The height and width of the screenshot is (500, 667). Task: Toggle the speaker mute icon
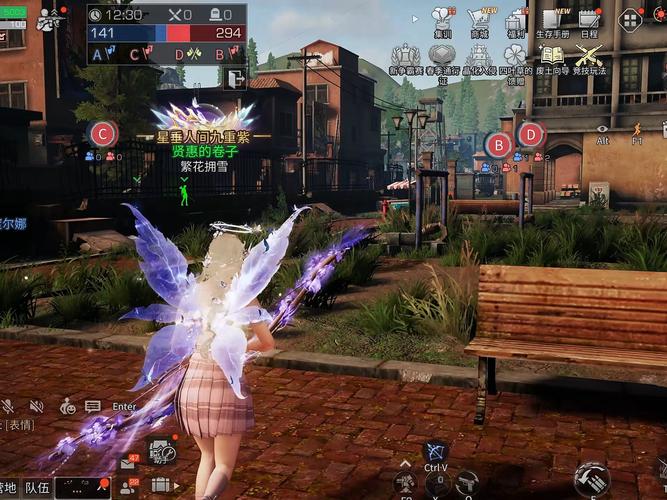pyautogui.click(x=37, y=406)
